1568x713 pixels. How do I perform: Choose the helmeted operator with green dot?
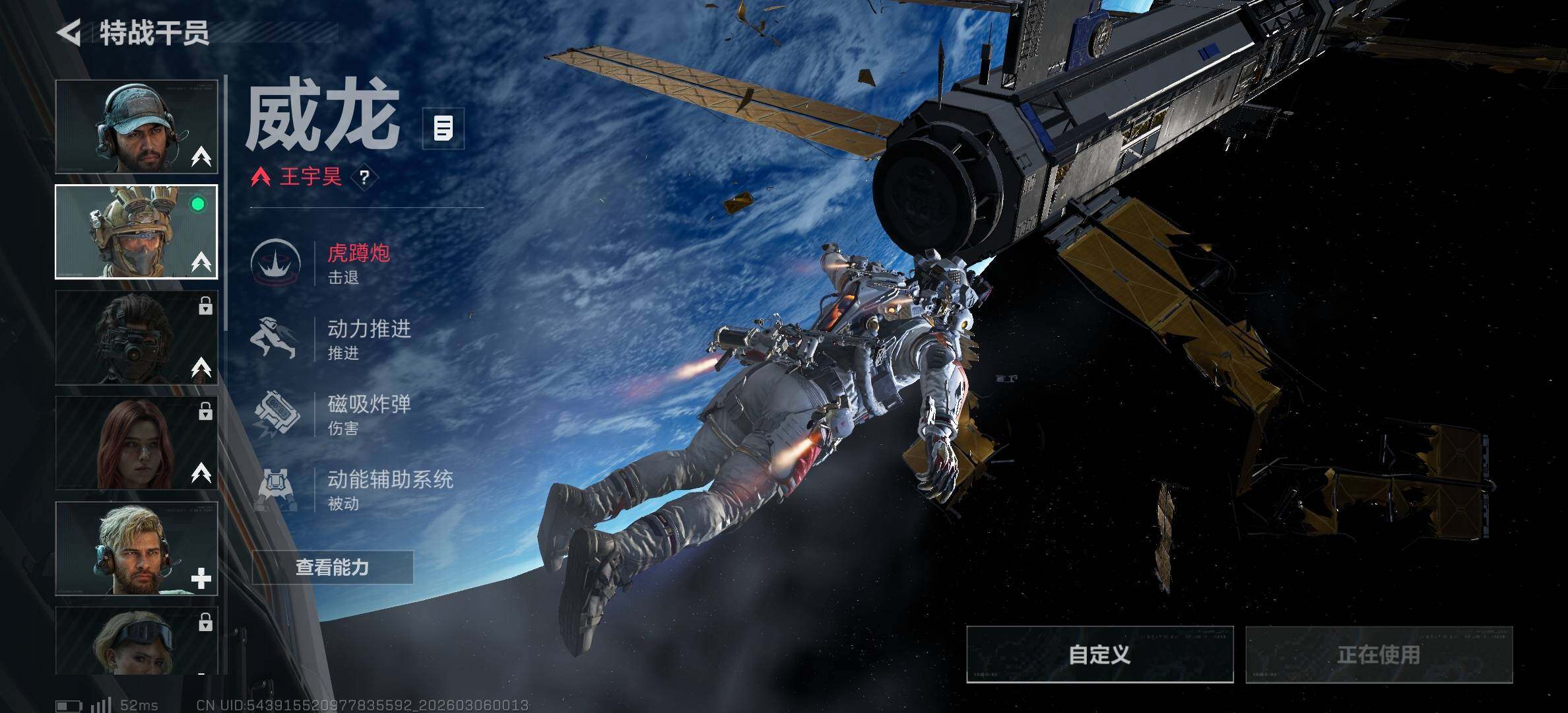[137, 232]
